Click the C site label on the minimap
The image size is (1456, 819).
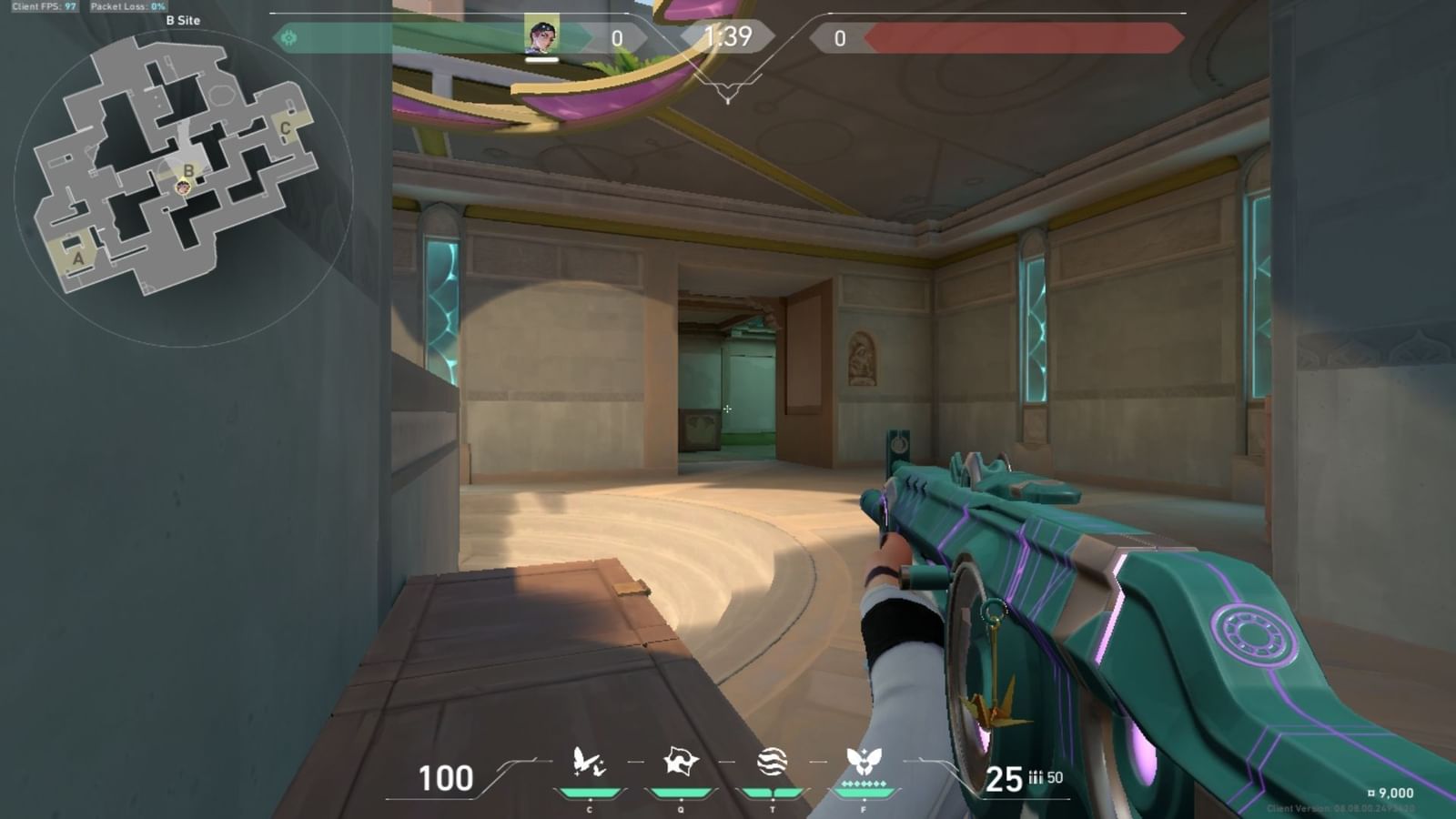click(283, 128)
